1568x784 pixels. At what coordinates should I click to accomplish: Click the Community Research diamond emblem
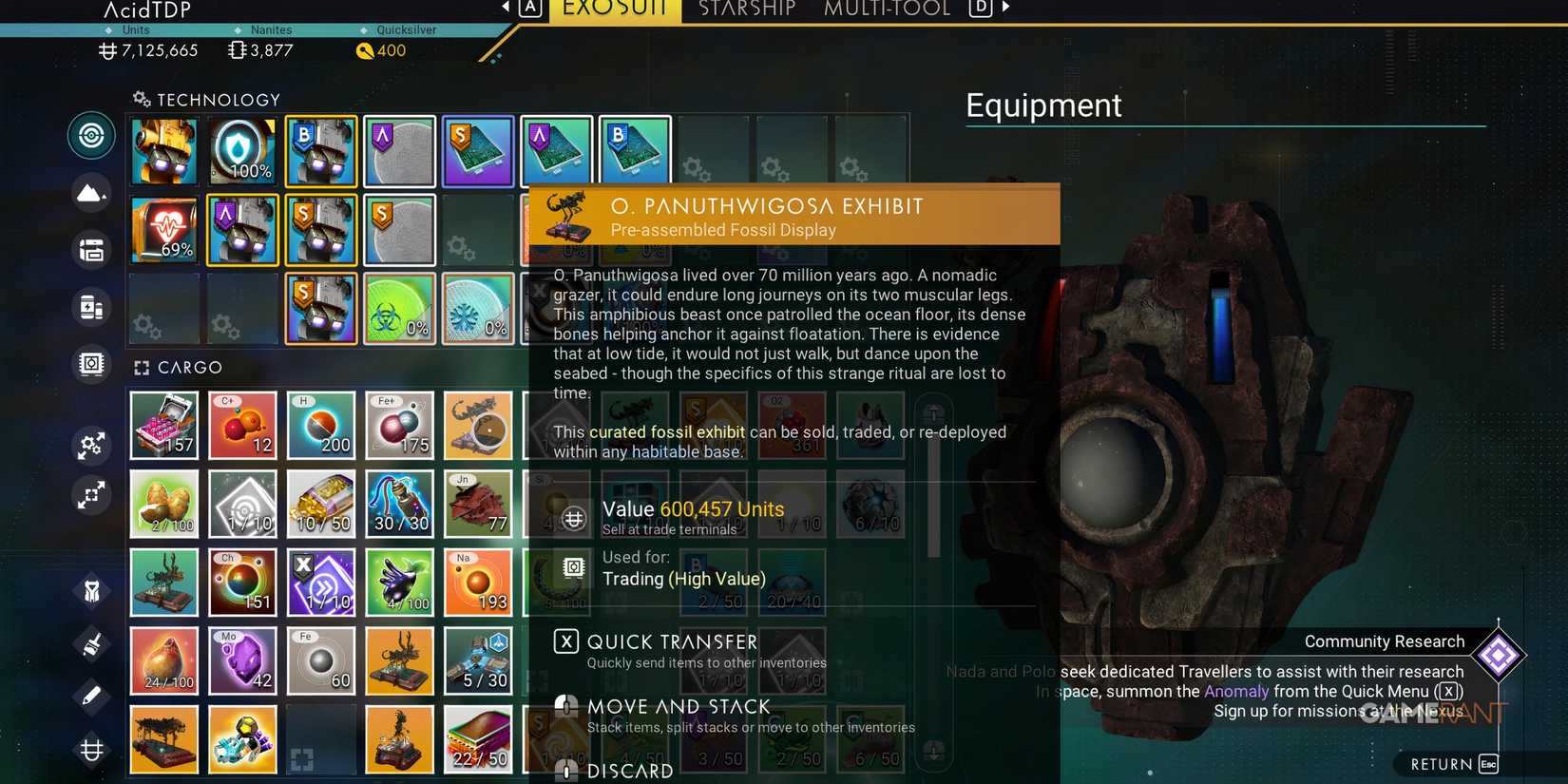pos(1500,656)
